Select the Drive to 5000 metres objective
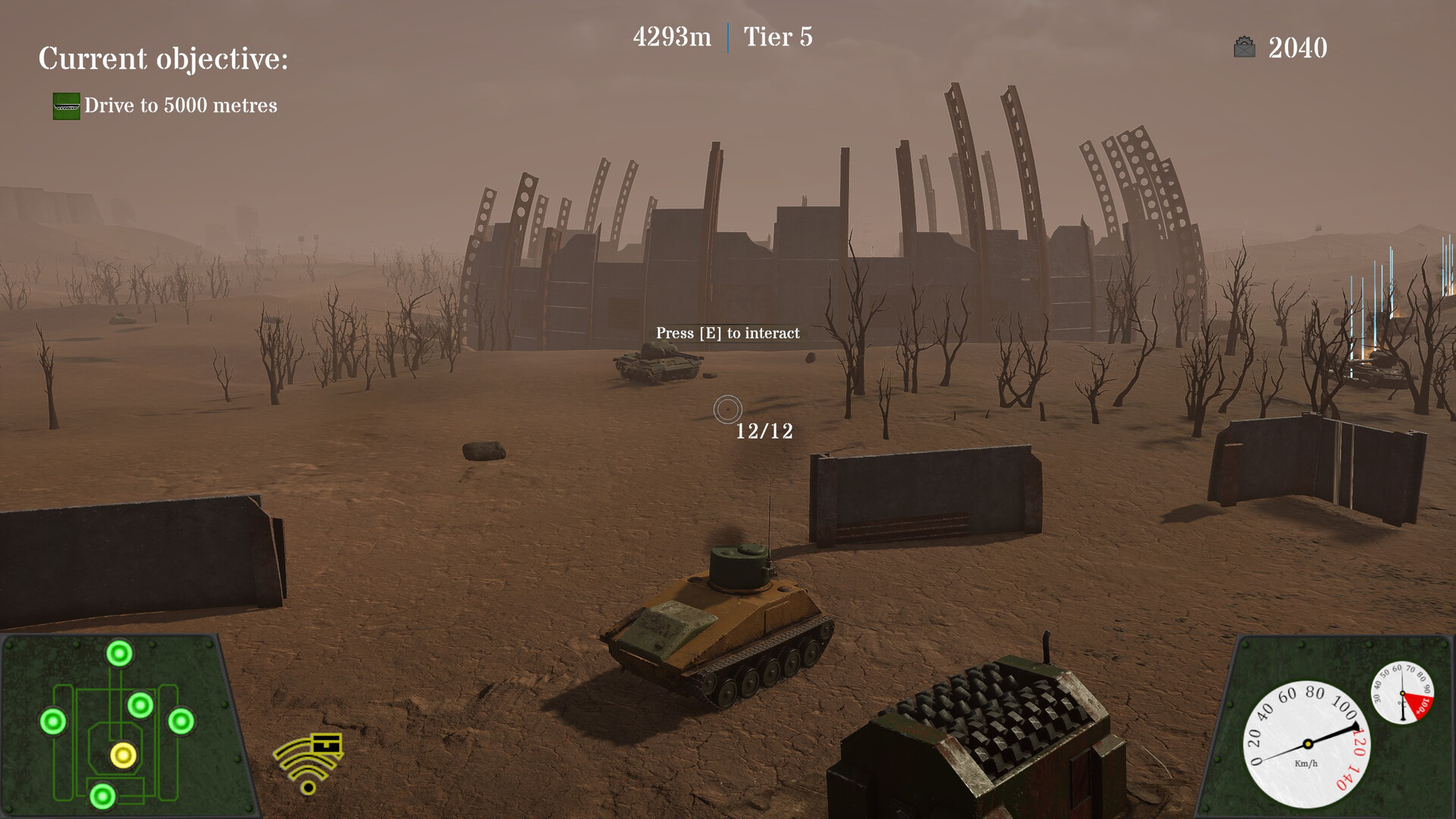The image size is (1456, 819). (x=180, y=105)
